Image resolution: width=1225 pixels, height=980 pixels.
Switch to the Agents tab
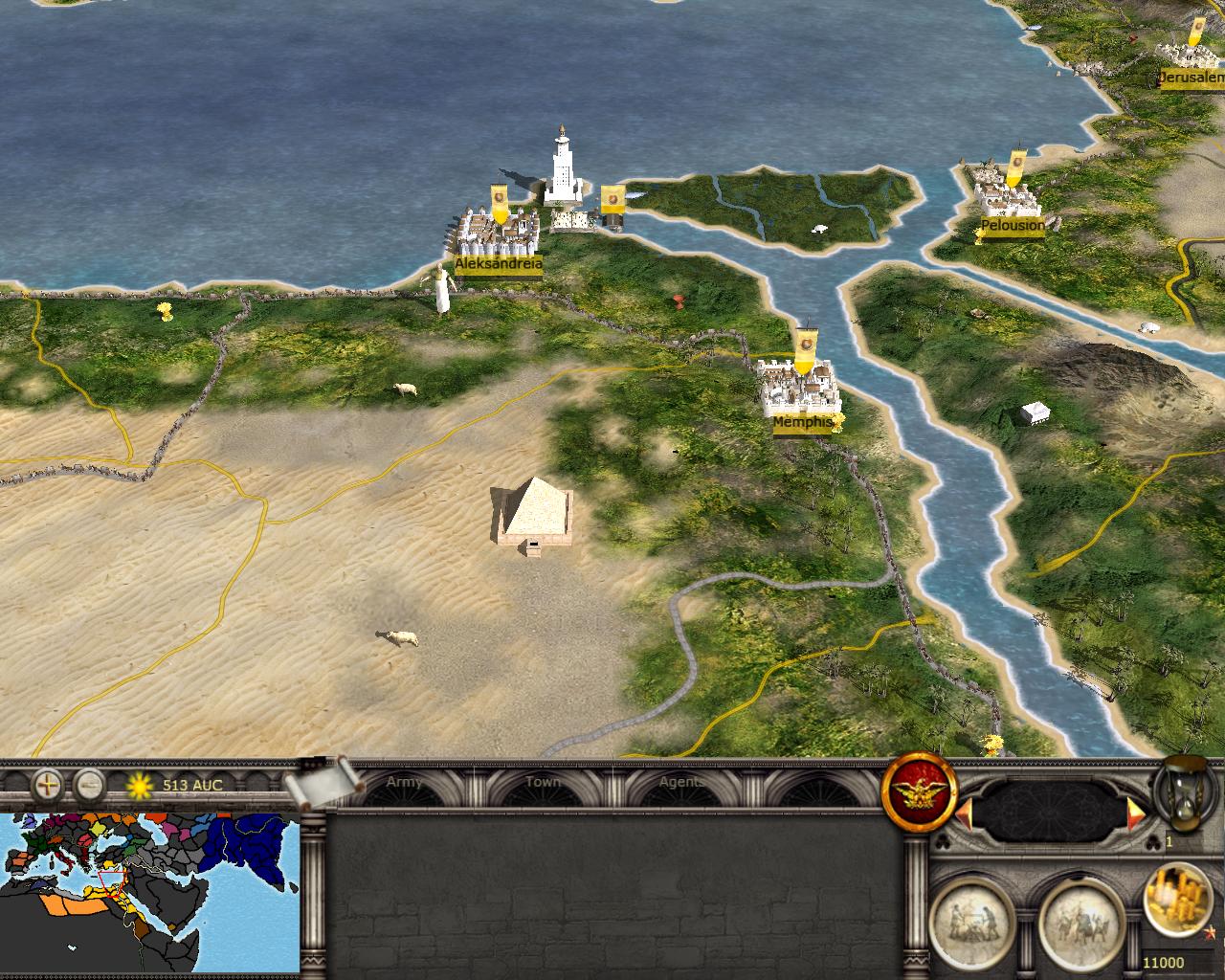pyautogui.click(x=681, y=783)
